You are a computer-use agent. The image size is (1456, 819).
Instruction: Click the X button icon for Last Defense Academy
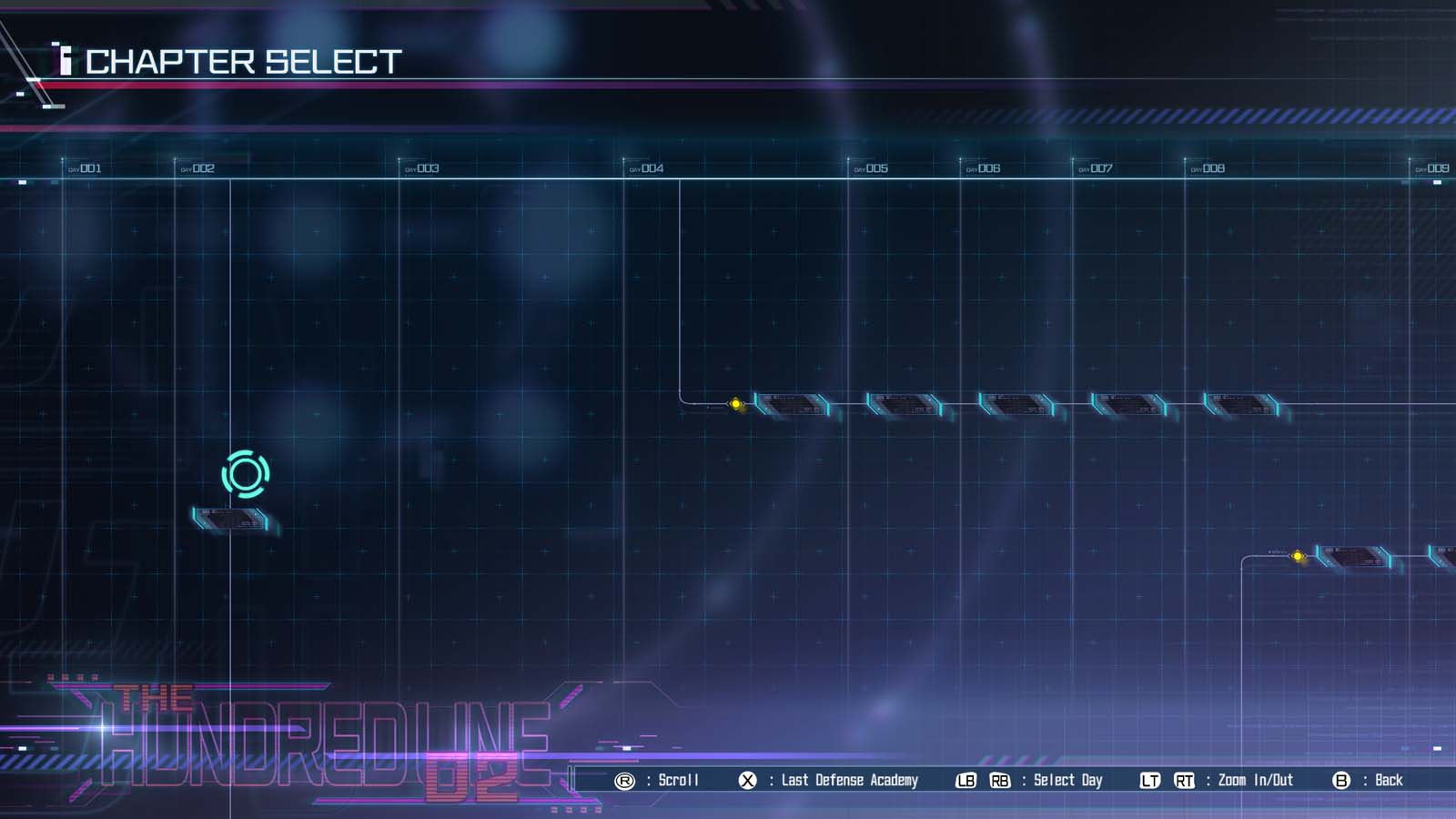(748, 780)
